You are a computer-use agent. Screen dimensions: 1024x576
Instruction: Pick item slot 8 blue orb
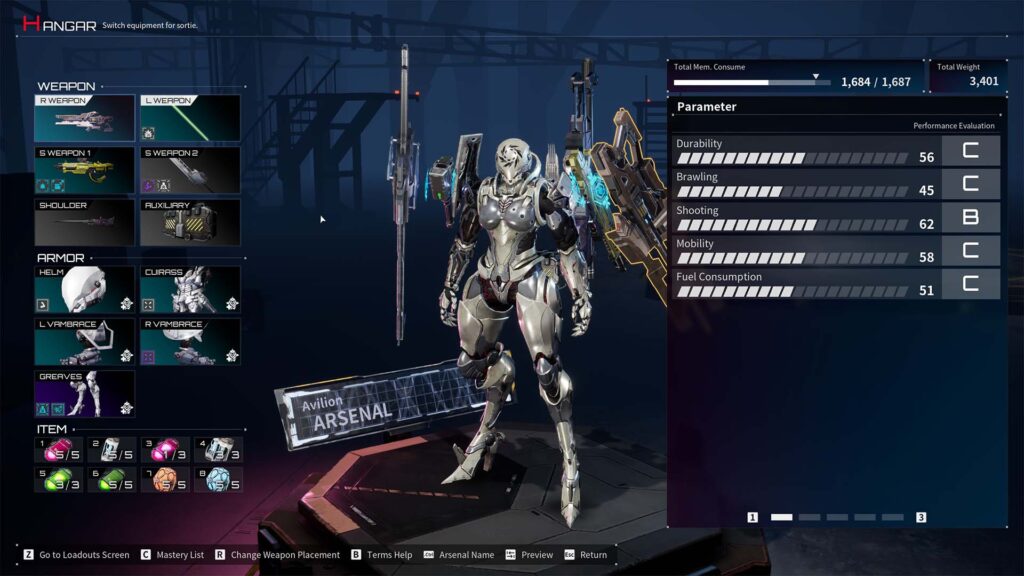pyautogui.click(x=219, y=479)
